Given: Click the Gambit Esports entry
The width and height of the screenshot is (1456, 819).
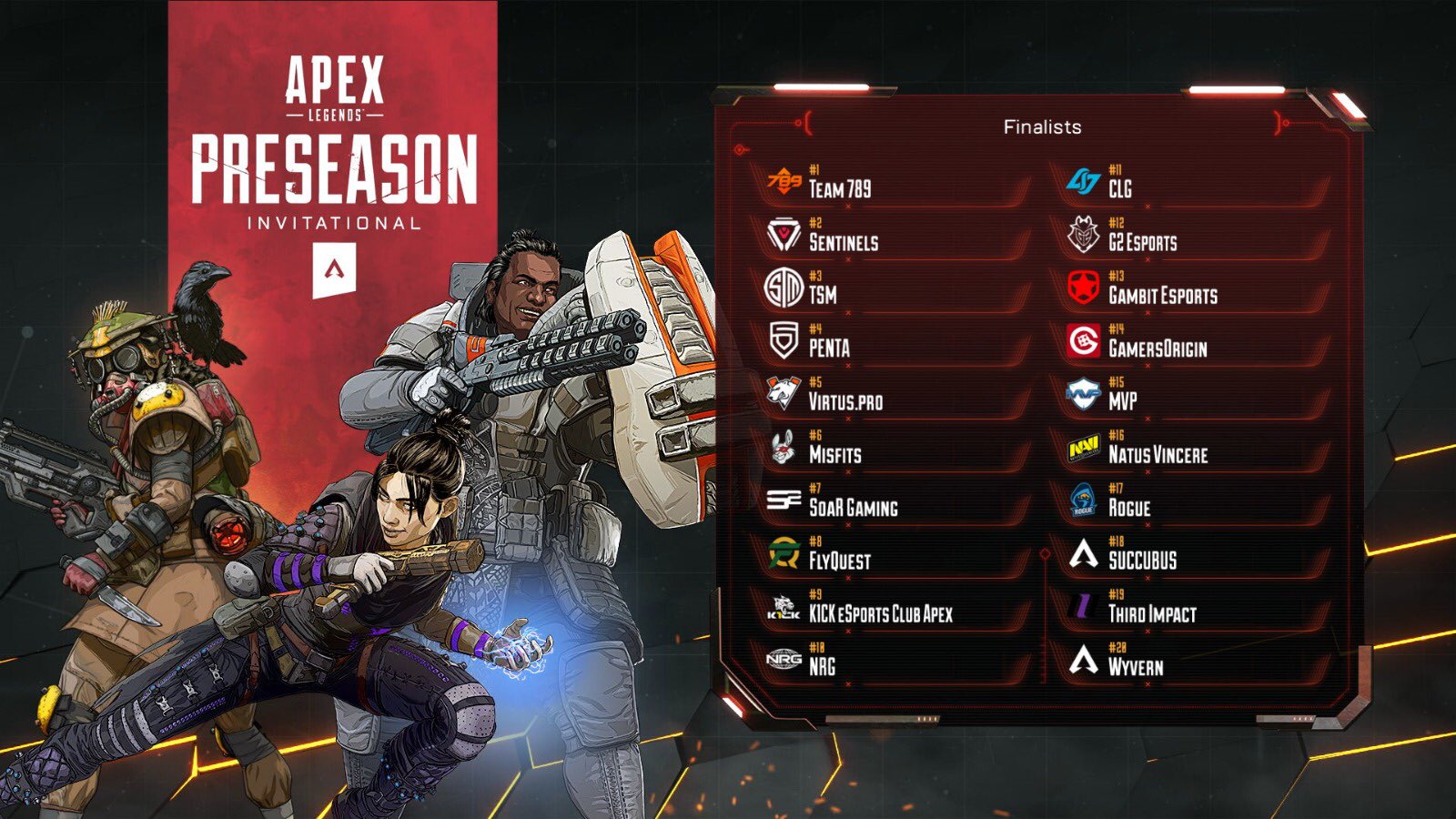Looking at the screenshot, I should coord(1162,295).
